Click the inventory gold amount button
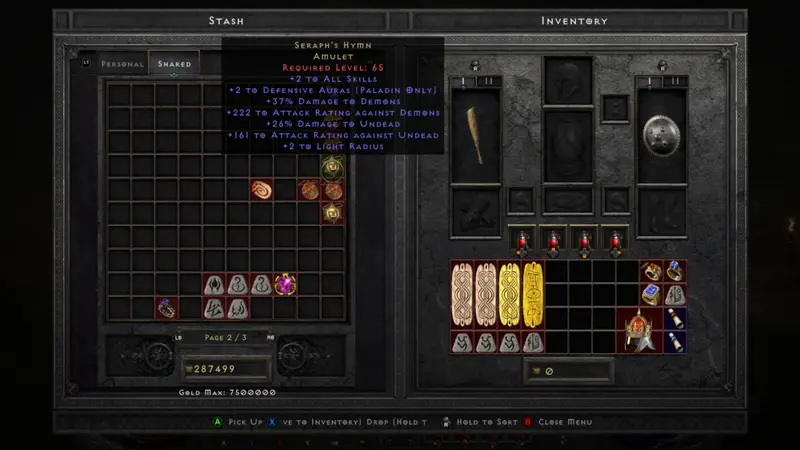The height and width of the screenshot is (450, 800). (x=568, y=372)
